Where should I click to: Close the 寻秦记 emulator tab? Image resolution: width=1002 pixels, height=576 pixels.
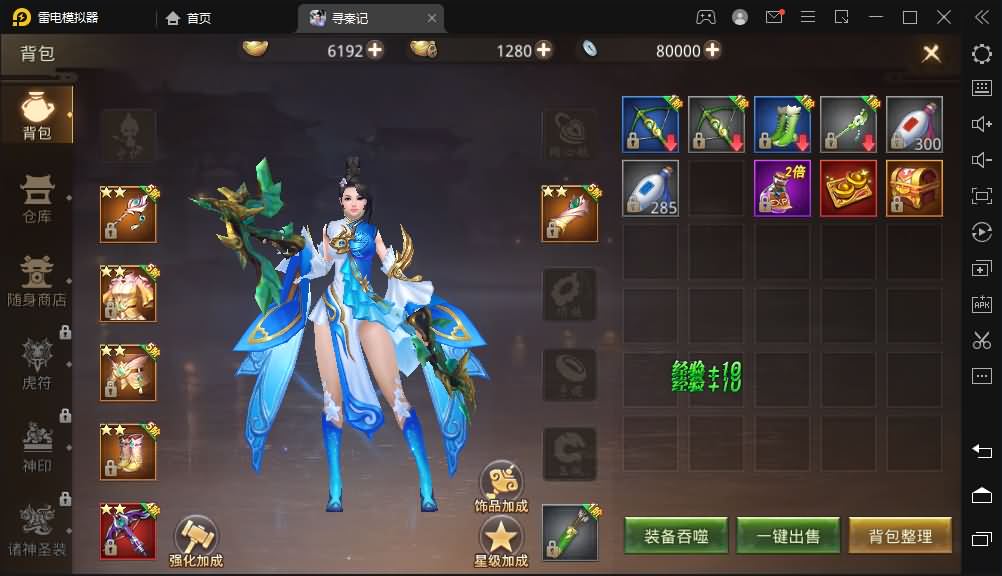(432, 18)
